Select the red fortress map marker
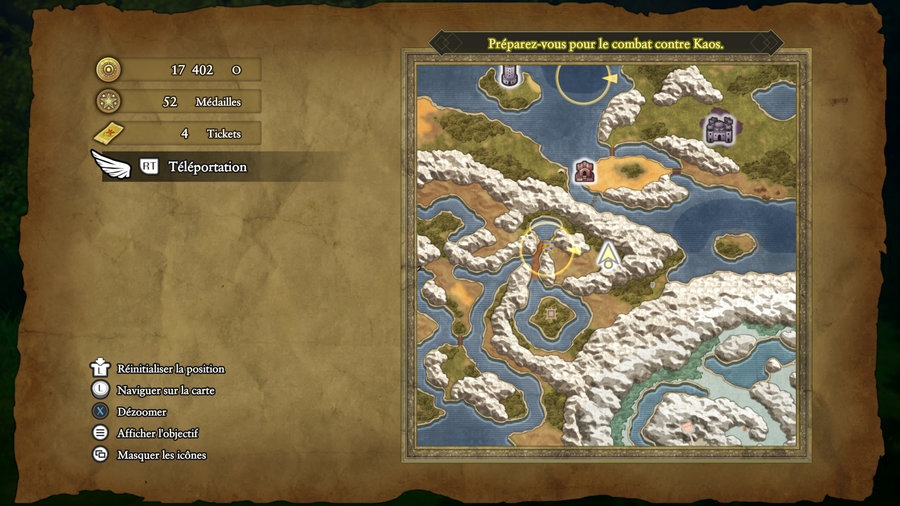The width and height of the screenshot is (900, 506). click(583, 171)
